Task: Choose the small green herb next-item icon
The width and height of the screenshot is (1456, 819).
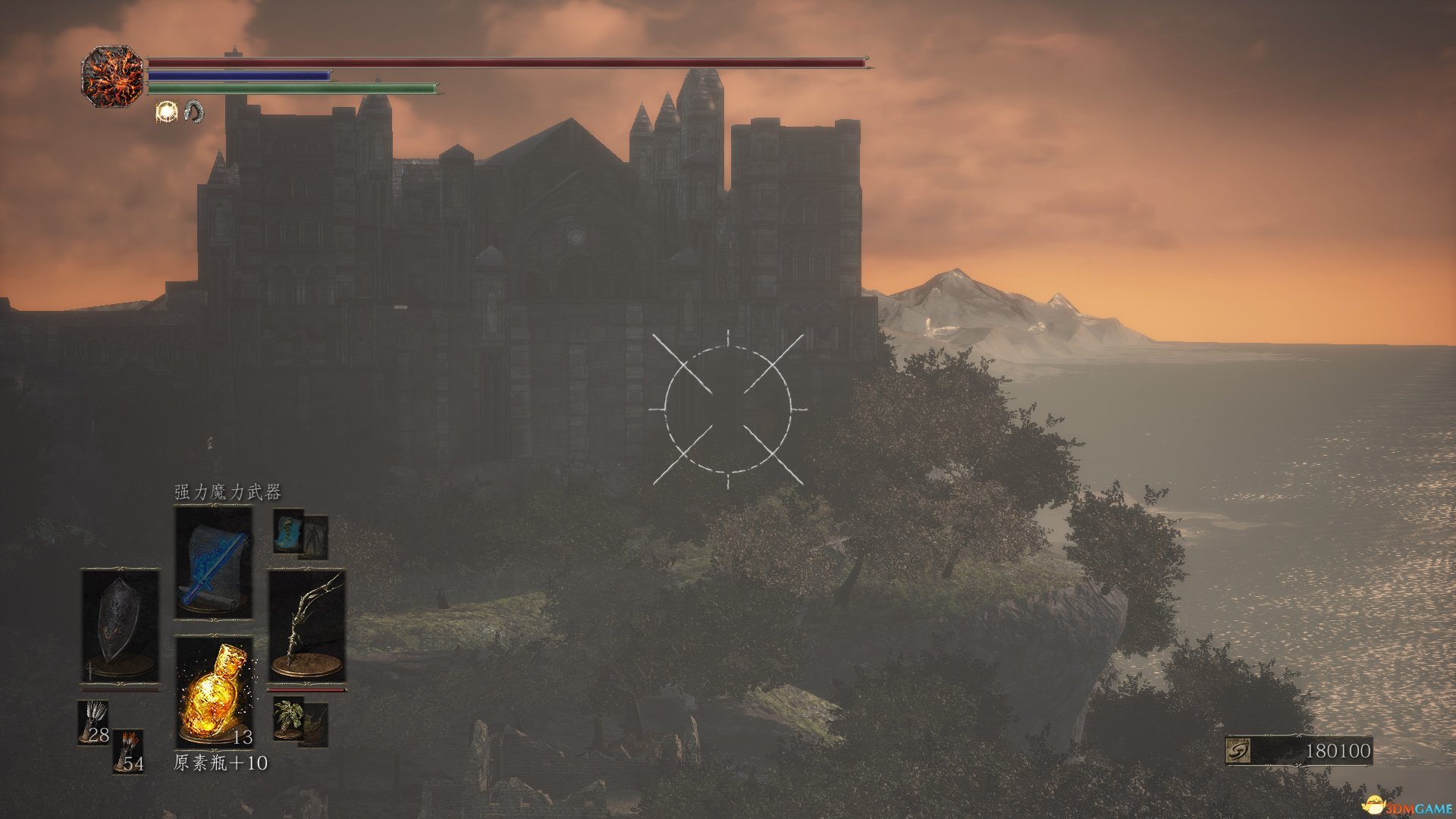Action: tap(289, 718)
